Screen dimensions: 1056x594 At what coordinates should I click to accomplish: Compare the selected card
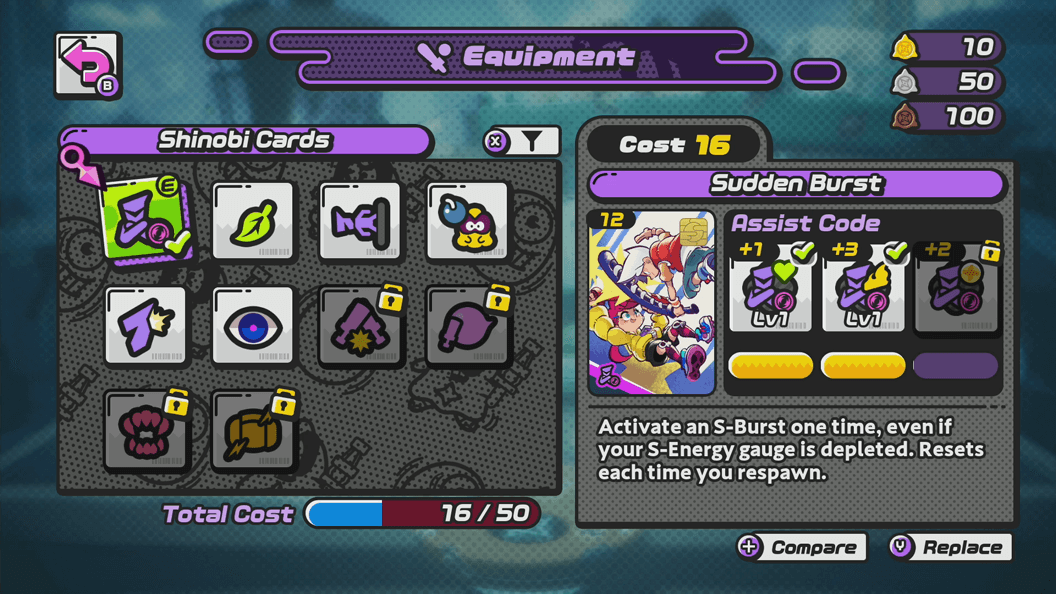pyautogui.click(x=801, y=547)
